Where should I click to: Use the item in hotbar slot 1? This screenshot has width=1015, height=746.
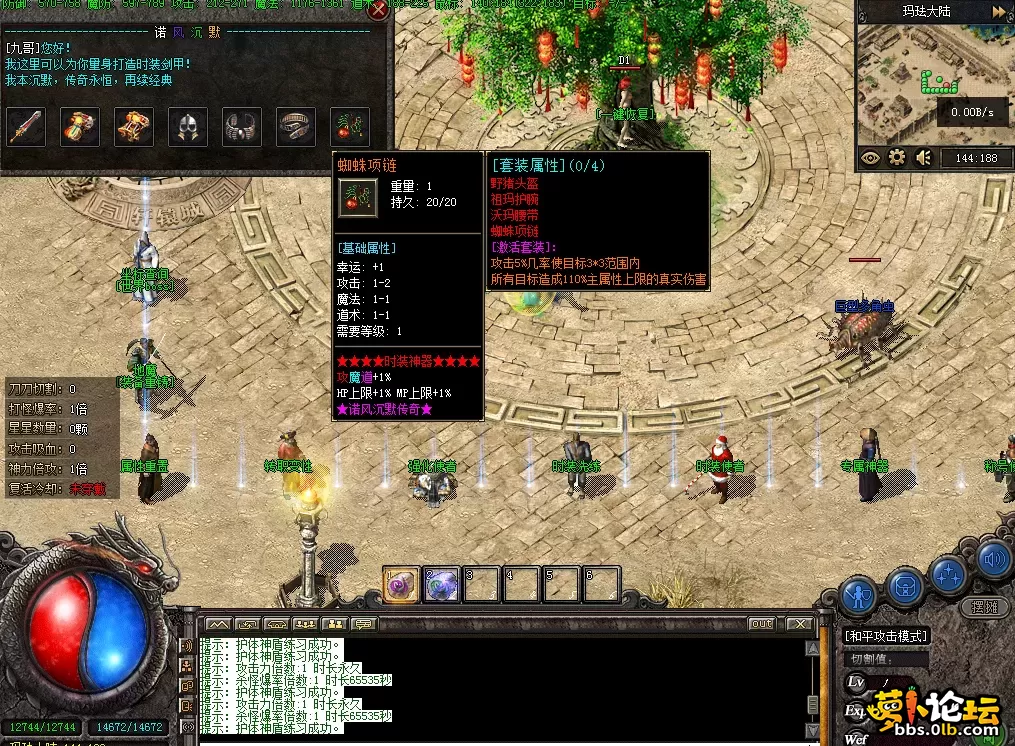click(401, 584)
